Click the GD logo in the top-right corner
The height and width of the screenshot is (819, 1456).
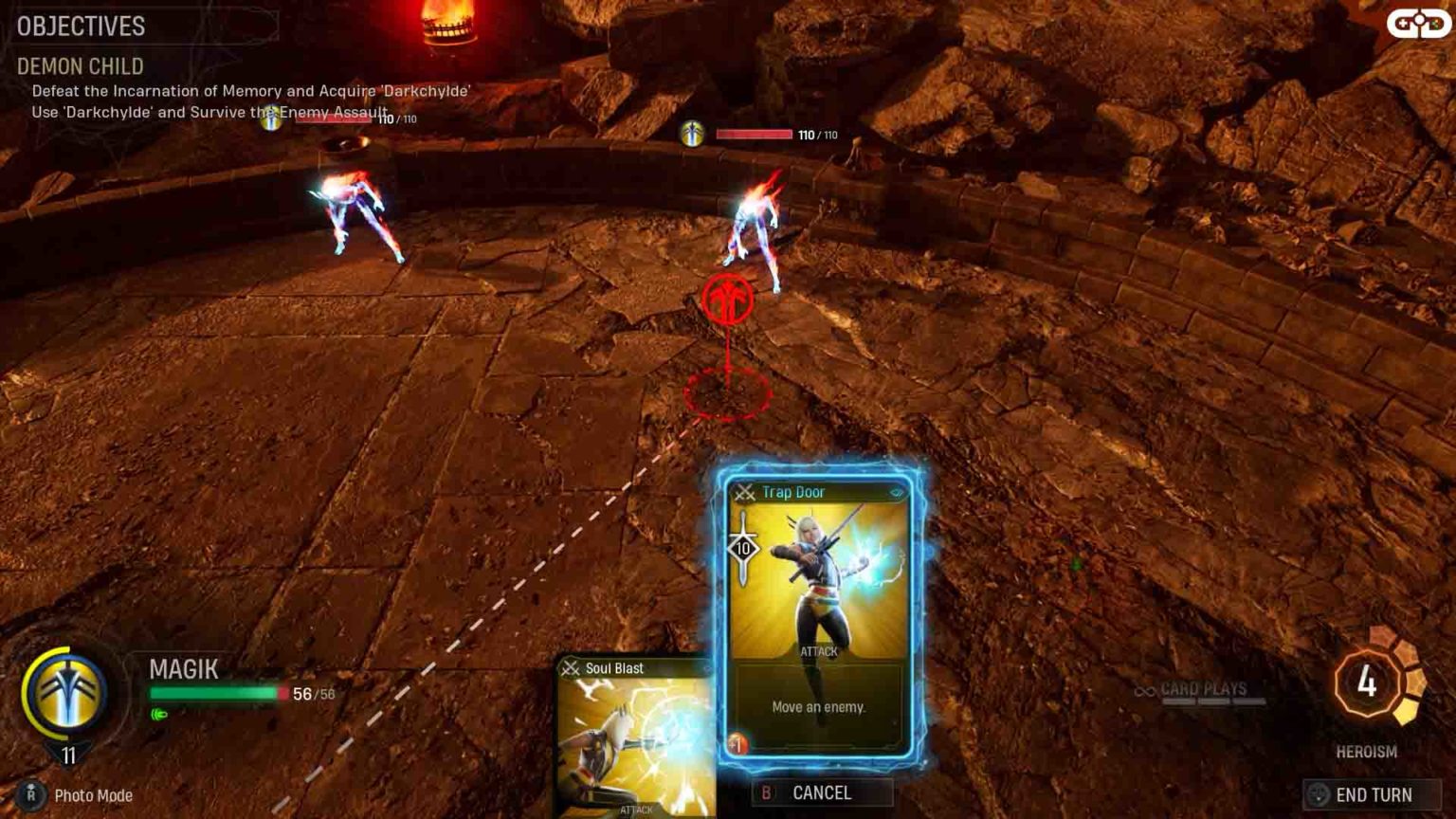point(1417,21)
